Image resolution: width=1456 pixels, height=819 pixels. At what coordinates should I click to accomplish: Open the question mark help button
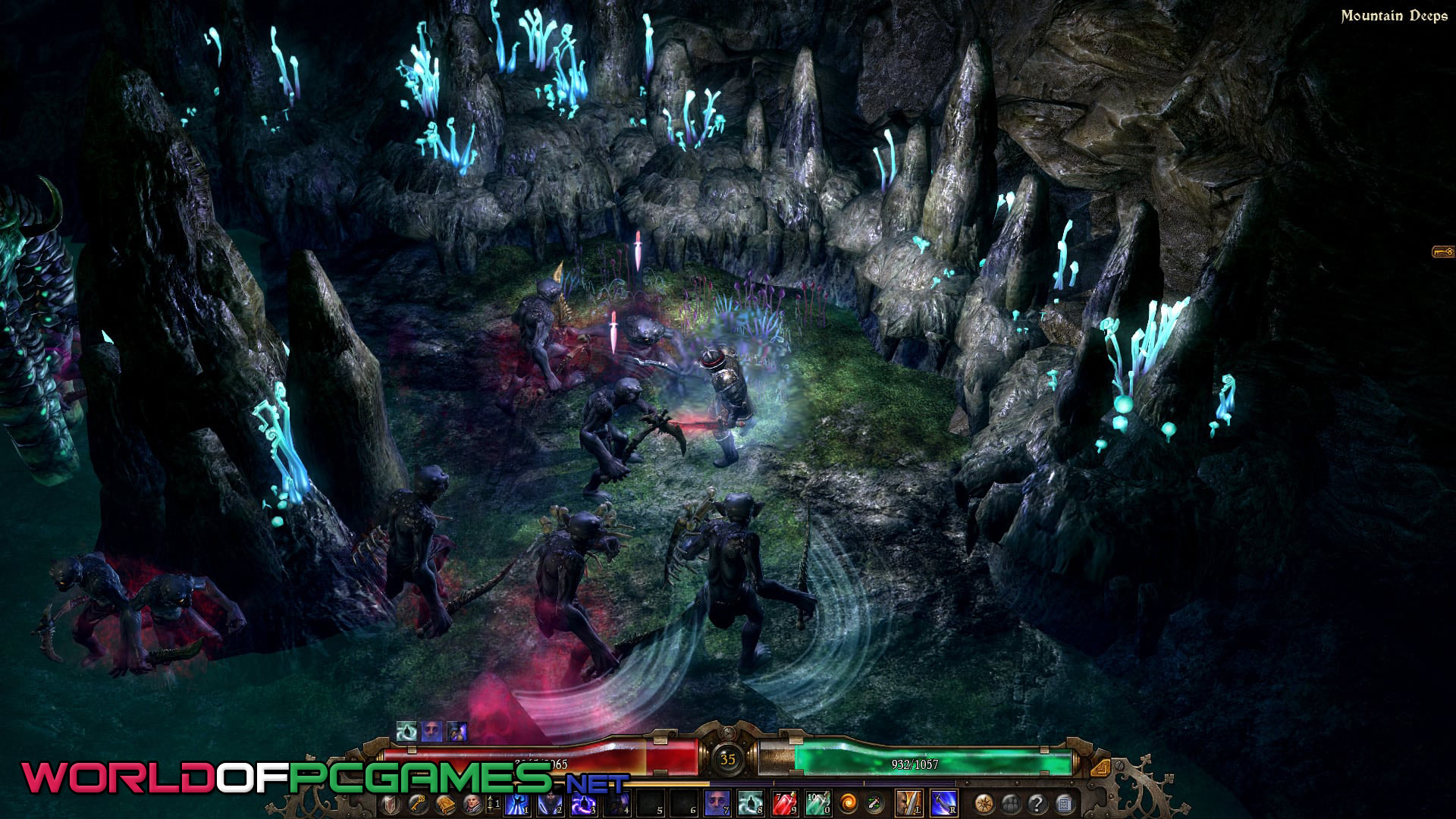click(1037, 804)
